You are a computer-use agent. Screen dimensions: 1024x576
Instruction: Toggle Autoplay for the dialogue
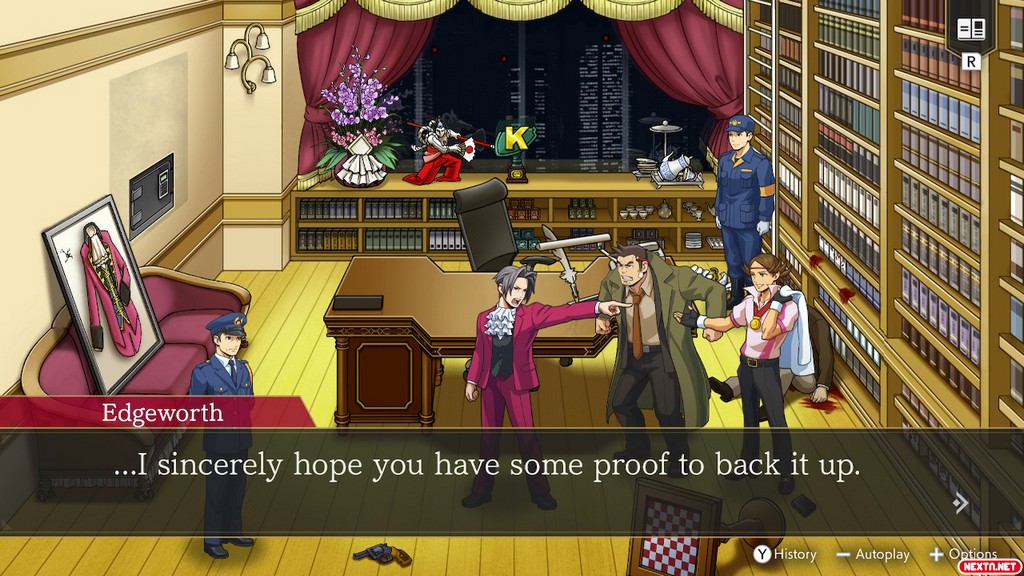tap(873, 554)
